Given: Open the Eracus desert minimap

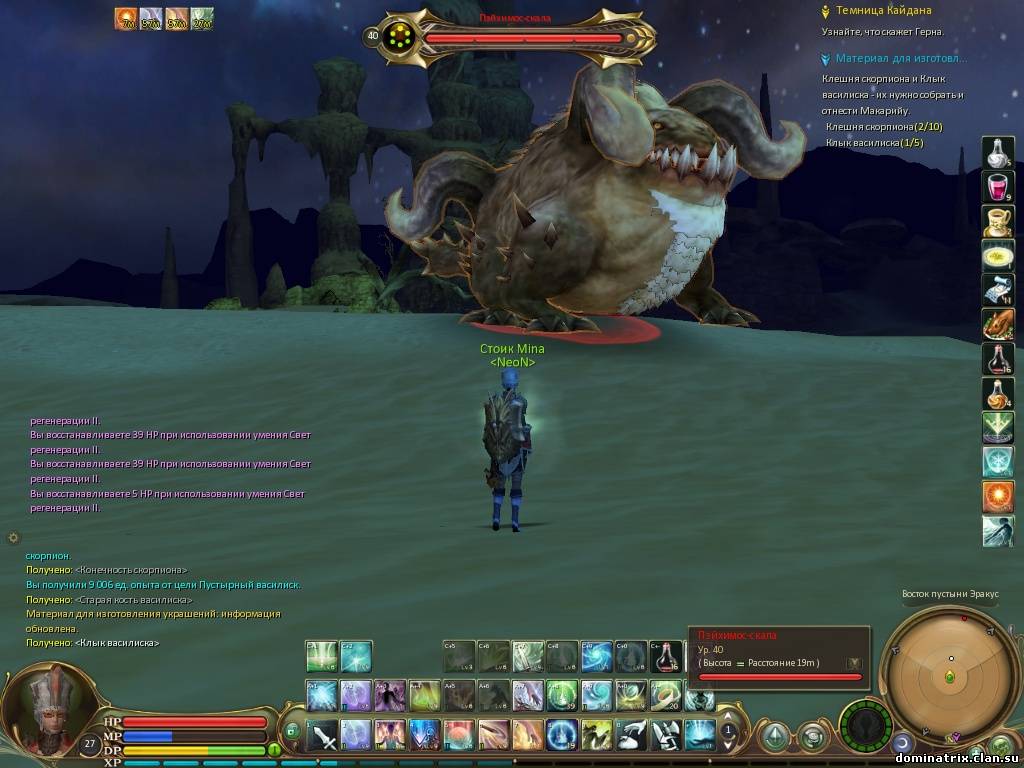Looking at the screenshot, I should pos(949,677).
